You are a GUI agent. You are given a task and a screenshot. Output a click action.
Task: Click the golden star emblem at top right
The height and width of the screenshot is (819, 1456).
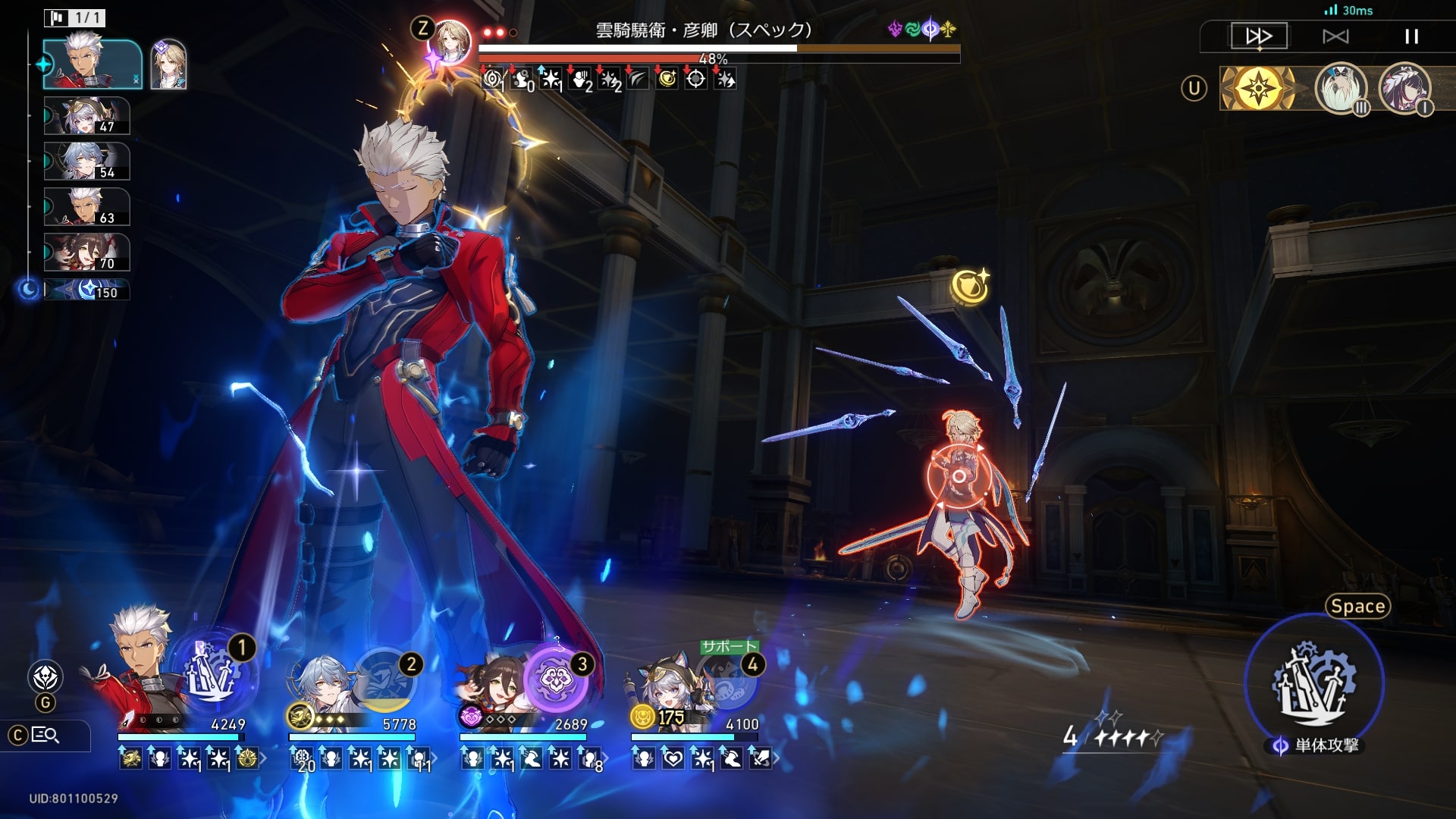[1259, 89]
